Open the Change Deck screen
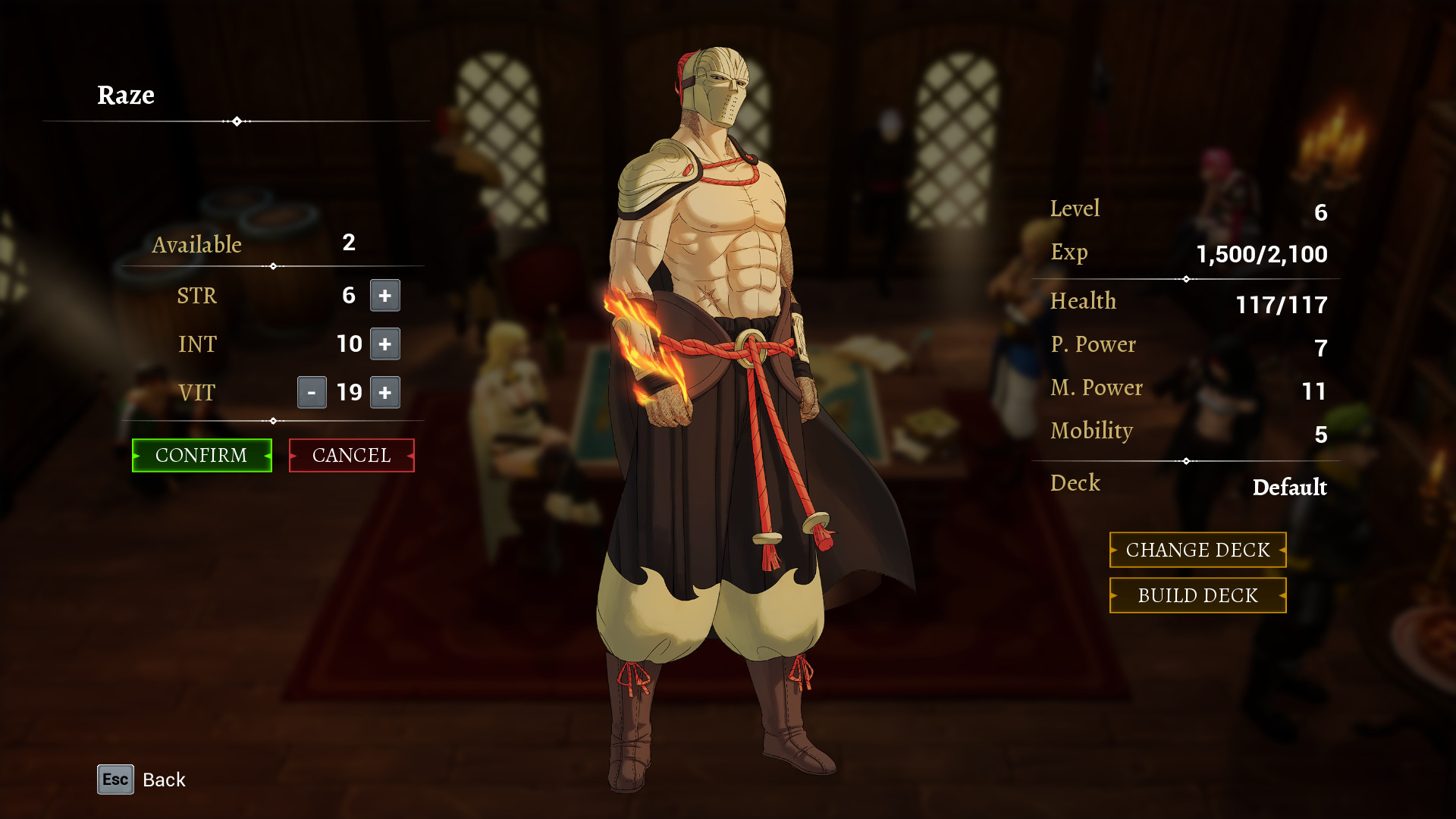1456x819 pixels. click(1197, 550)
